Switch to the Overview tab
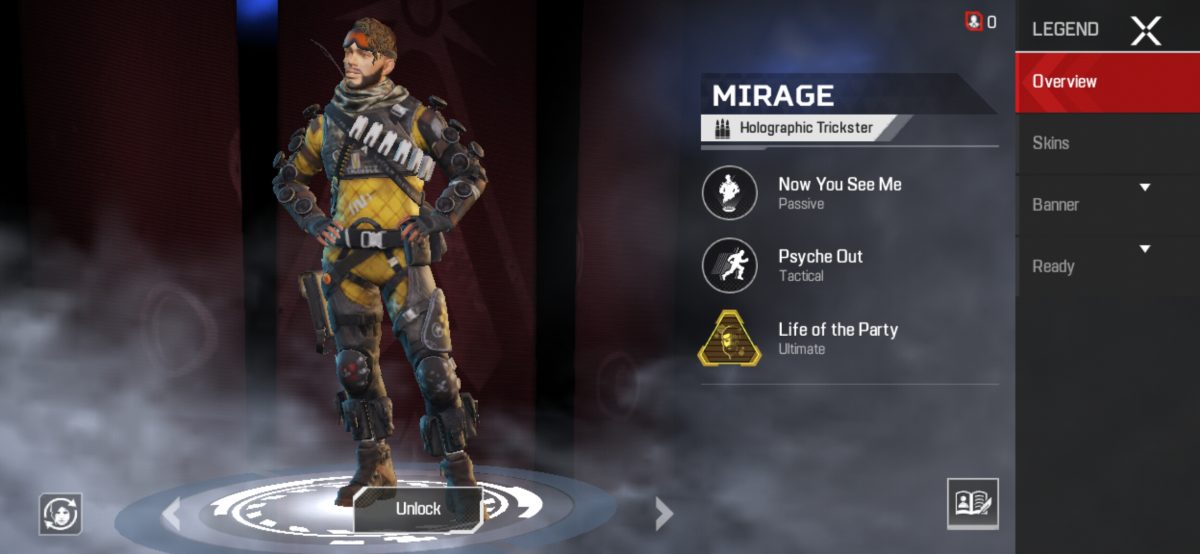Screen dimensions: 1200x554 [x=1107, y=82]
